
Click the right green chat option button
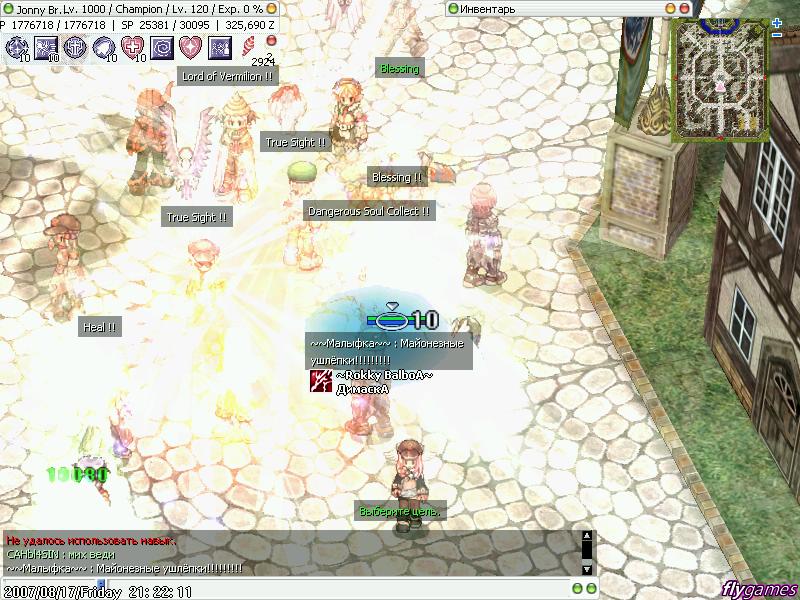[590, 587]
